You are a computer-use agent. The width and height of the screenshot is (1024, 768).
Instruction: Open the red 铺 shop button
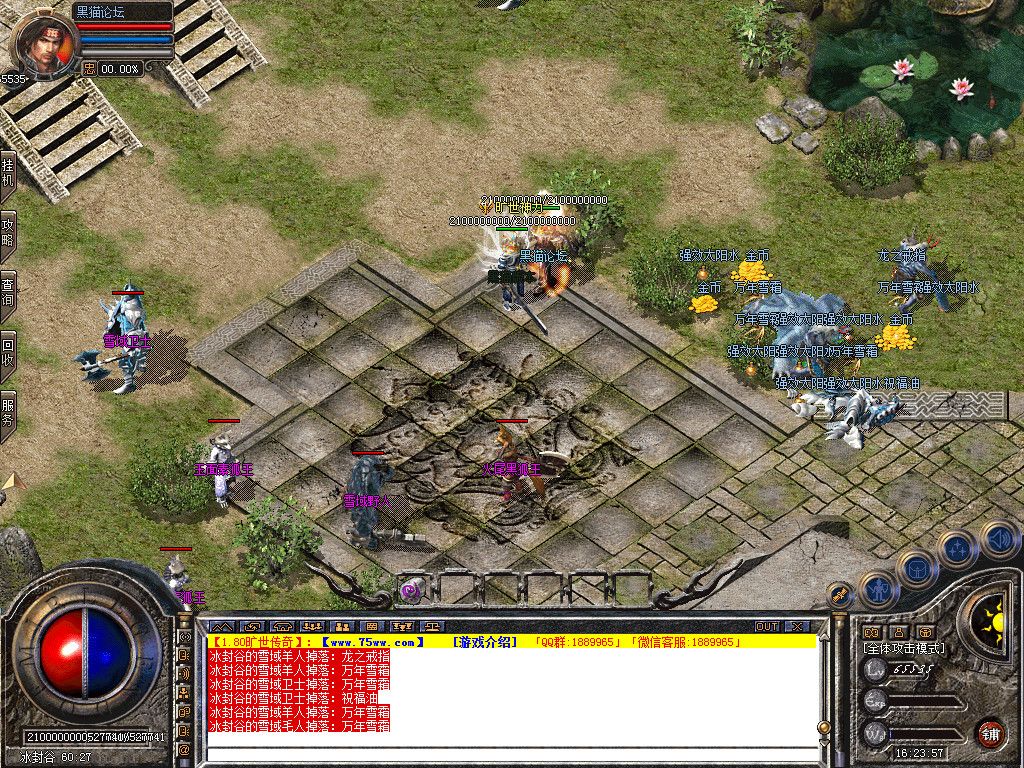click(990, 732)
